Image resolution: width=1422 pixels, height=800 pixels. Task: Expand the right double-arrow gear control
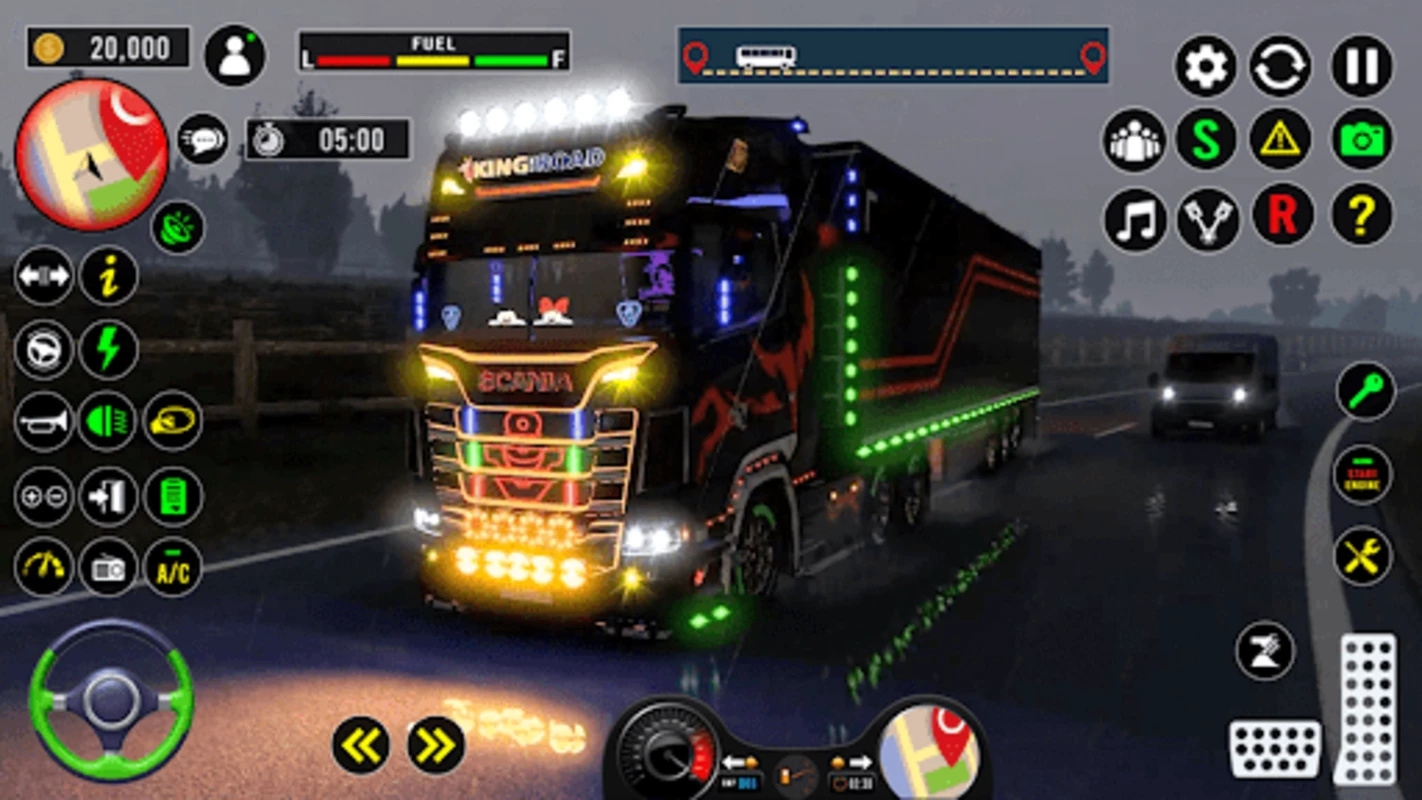tap(432, 744)
